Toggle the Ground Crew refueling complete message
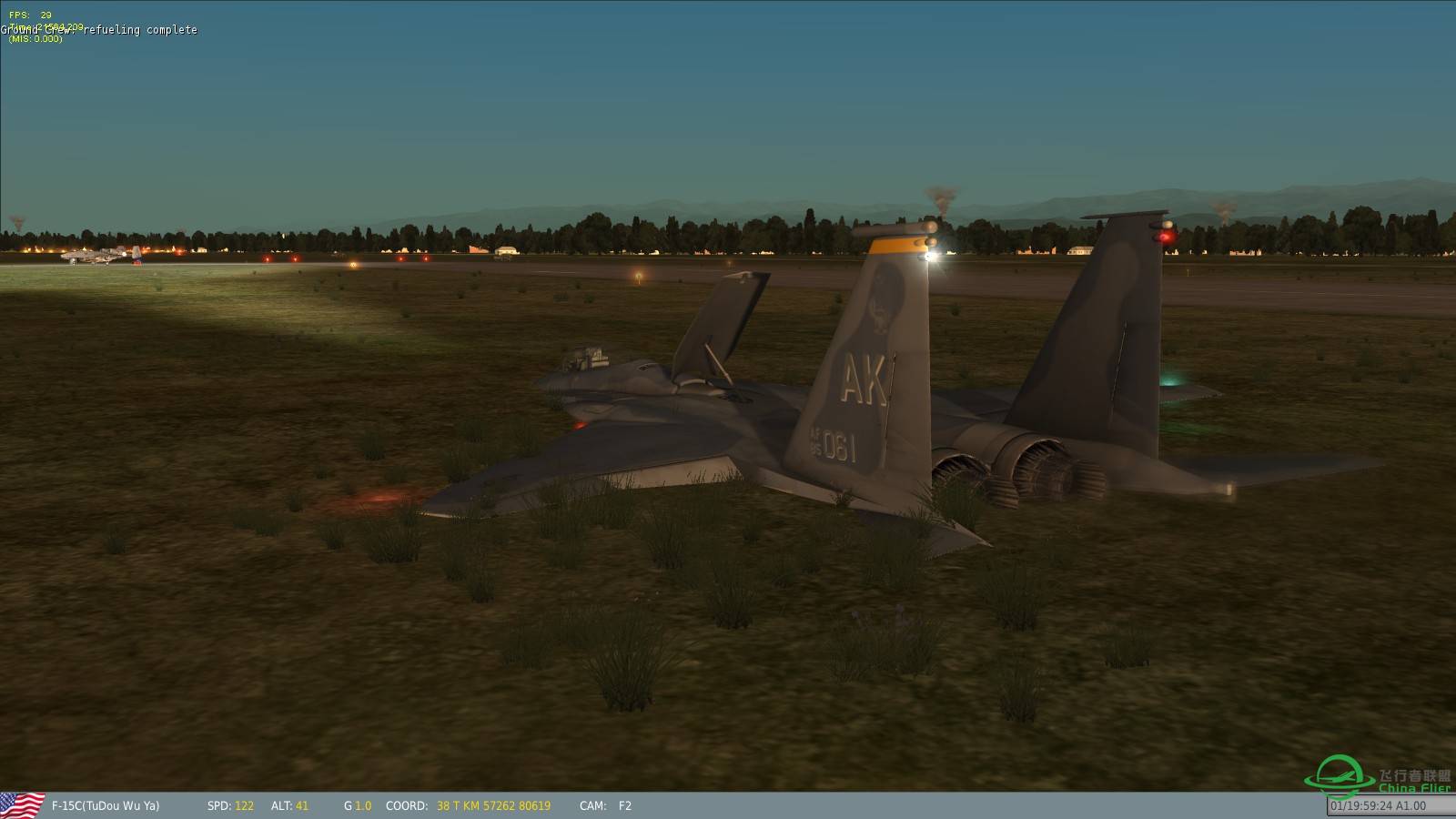This screenshot has width=1456, height=819. [100, 29]
